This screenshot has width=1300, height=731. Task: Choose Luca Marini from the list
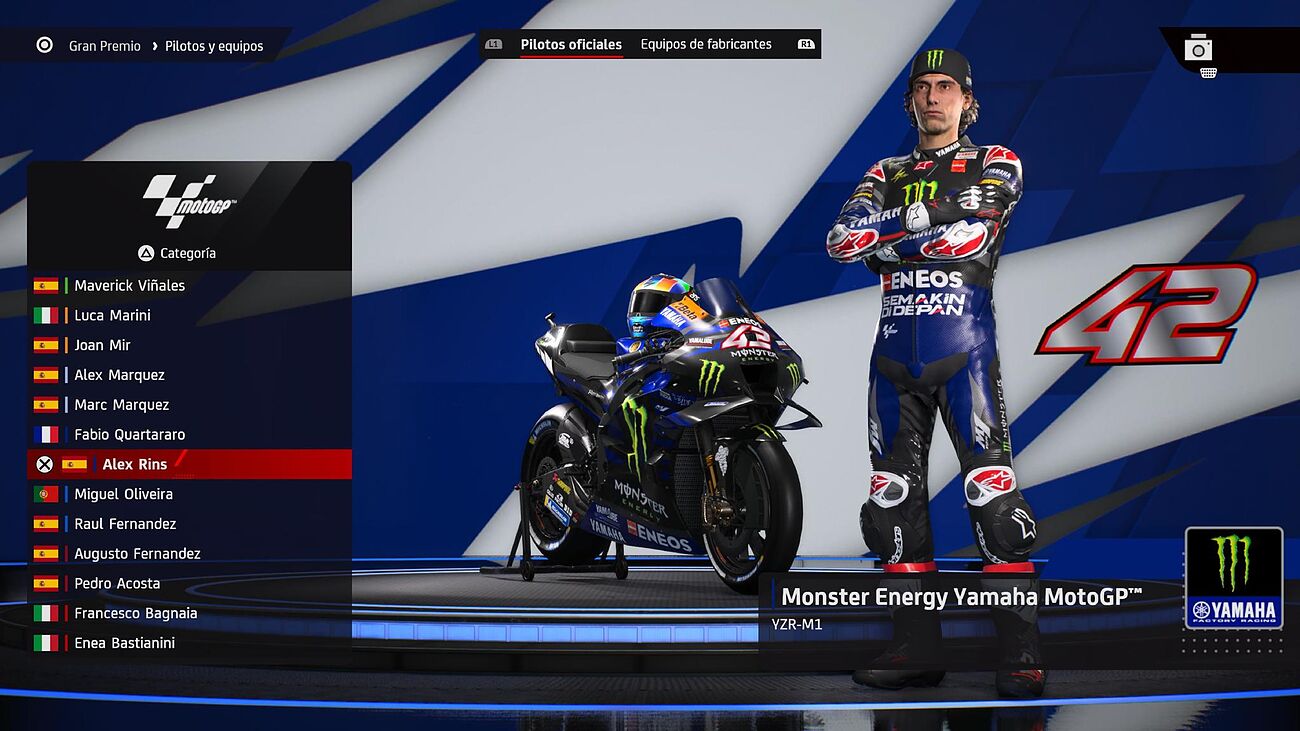(112, 315)
